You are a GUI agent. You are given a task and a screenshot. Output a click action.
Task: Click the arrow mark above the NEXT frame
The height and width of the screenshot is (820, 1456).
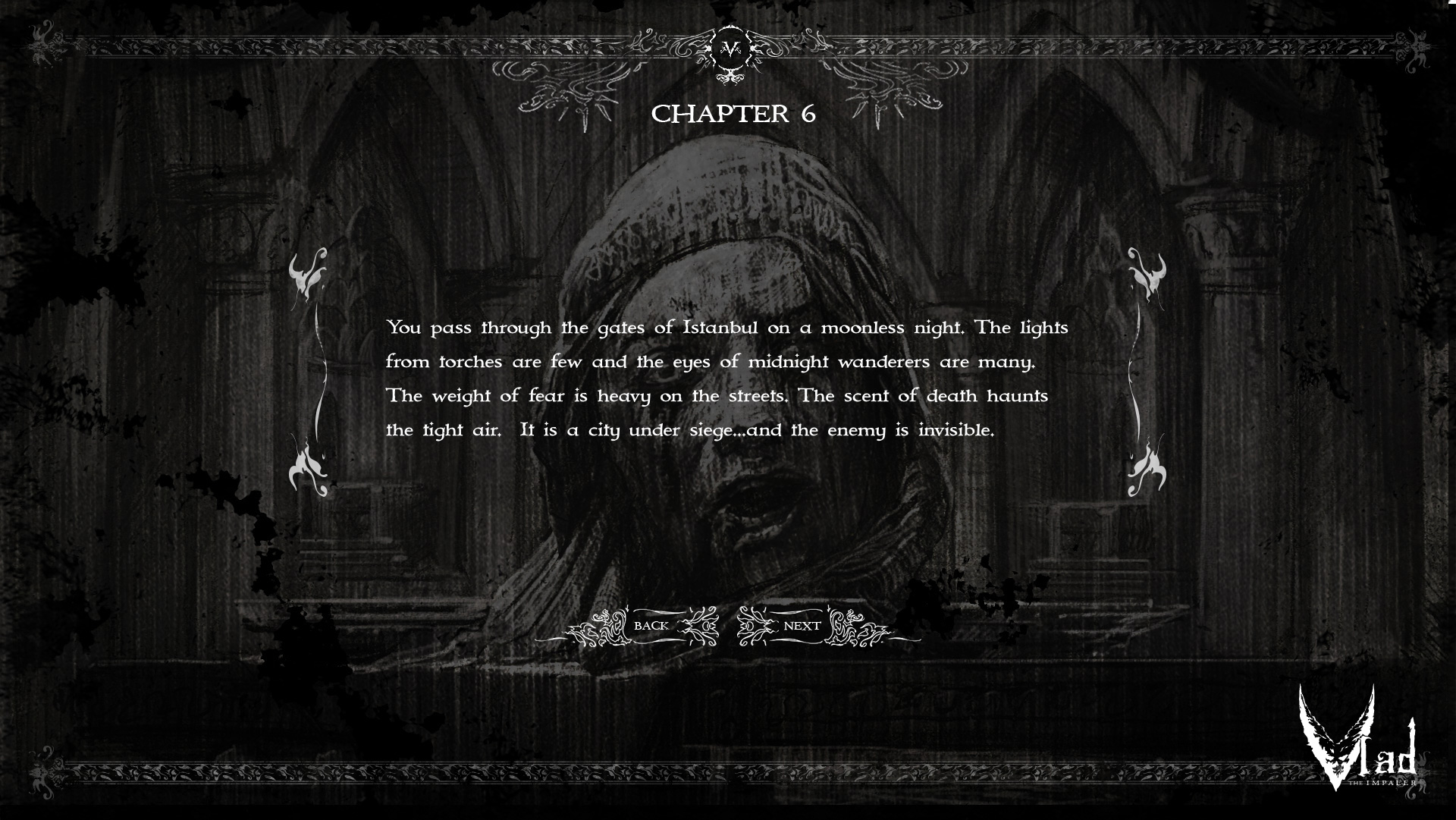click(x=829, y=608)
